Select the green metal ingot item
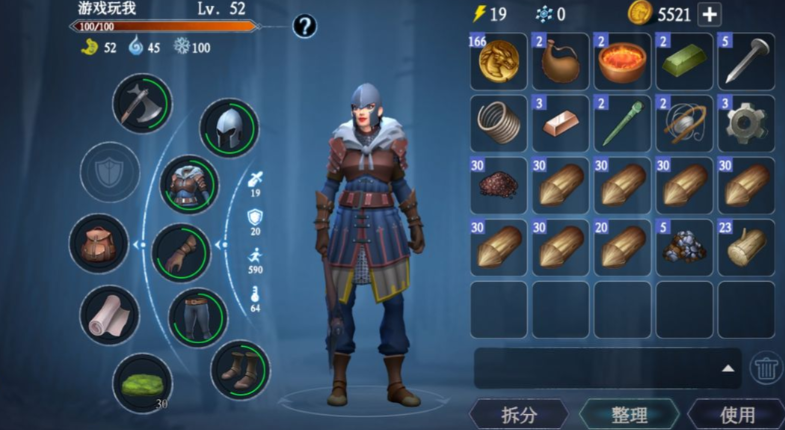 click(684, 61)
